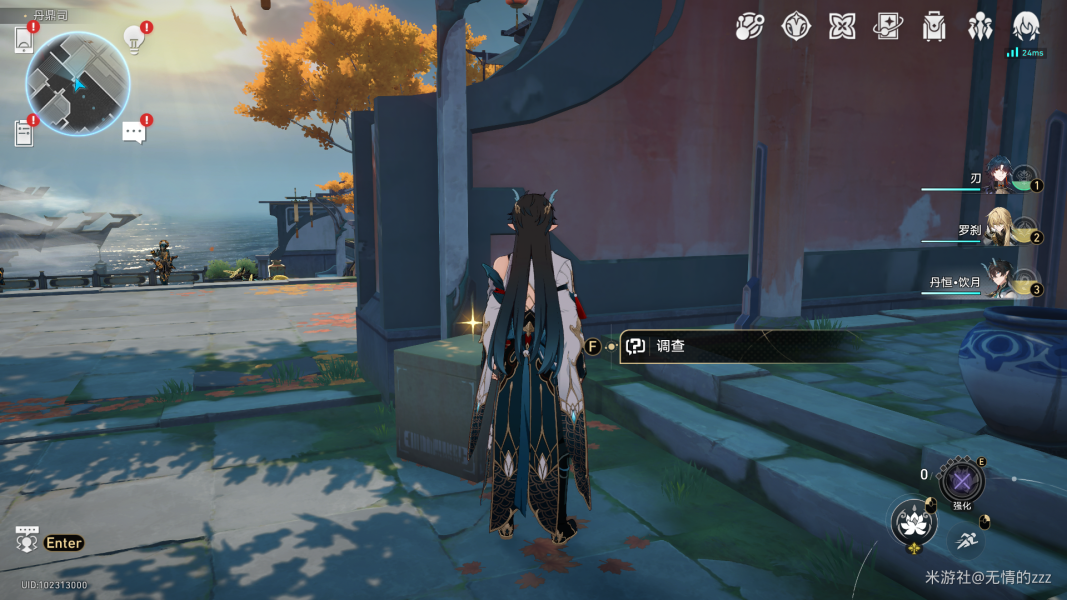This screenshot has width=1067, height=600.
Task: Open the team setup icon
Action: coord(980,26)
